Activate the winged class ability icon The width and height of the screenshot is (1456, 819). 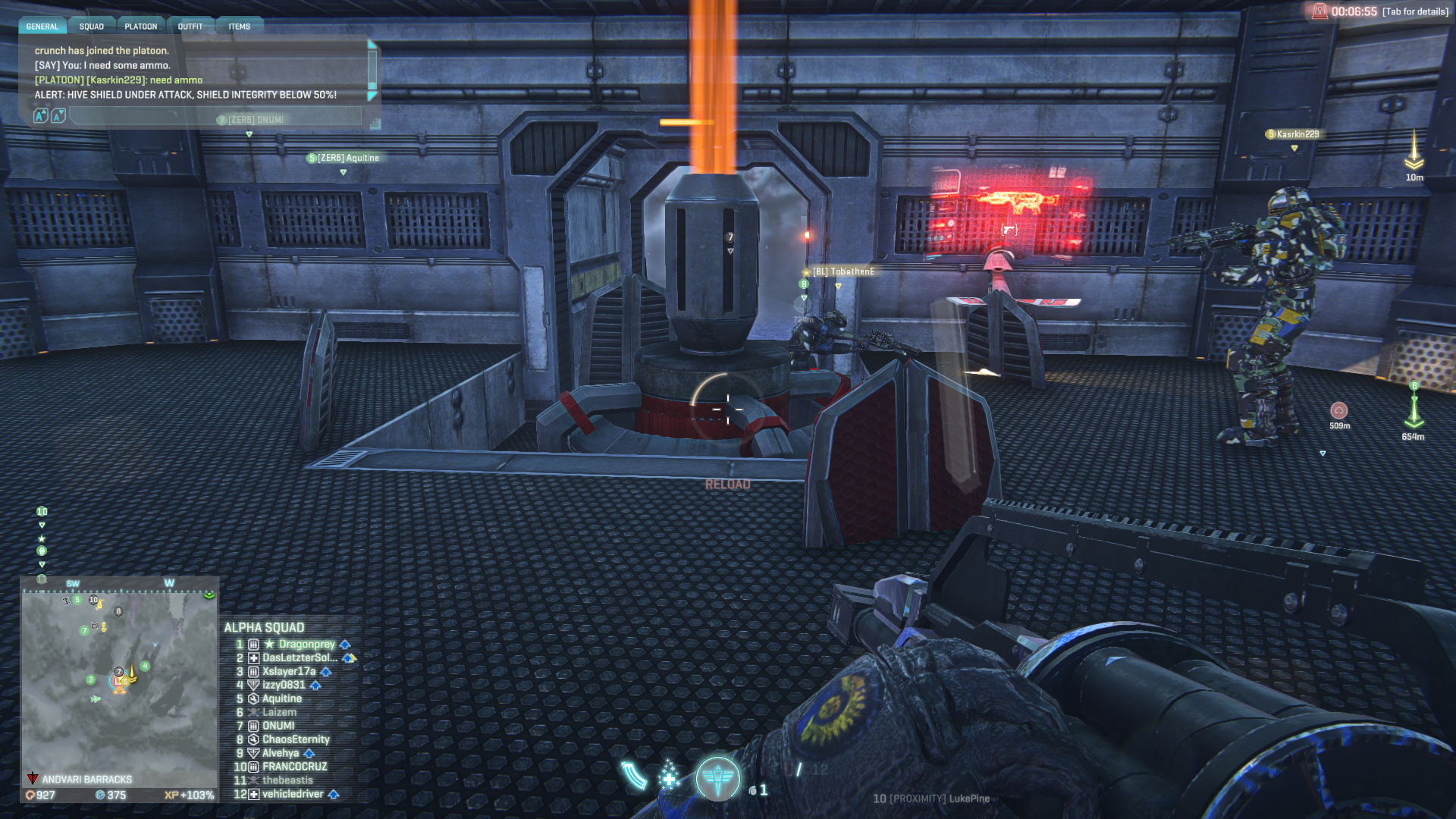click(717, 778)
